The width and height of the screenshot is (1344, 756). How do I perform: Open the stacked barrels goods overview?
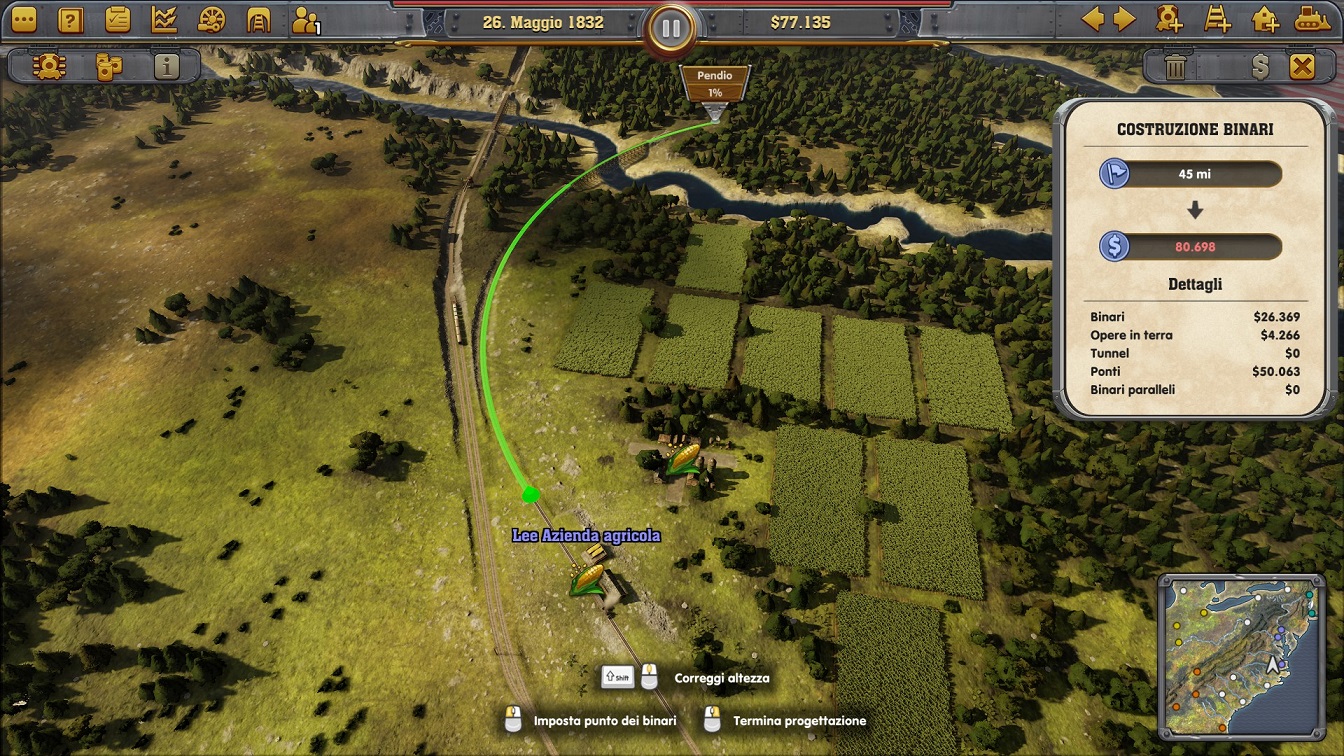[108, 67]
